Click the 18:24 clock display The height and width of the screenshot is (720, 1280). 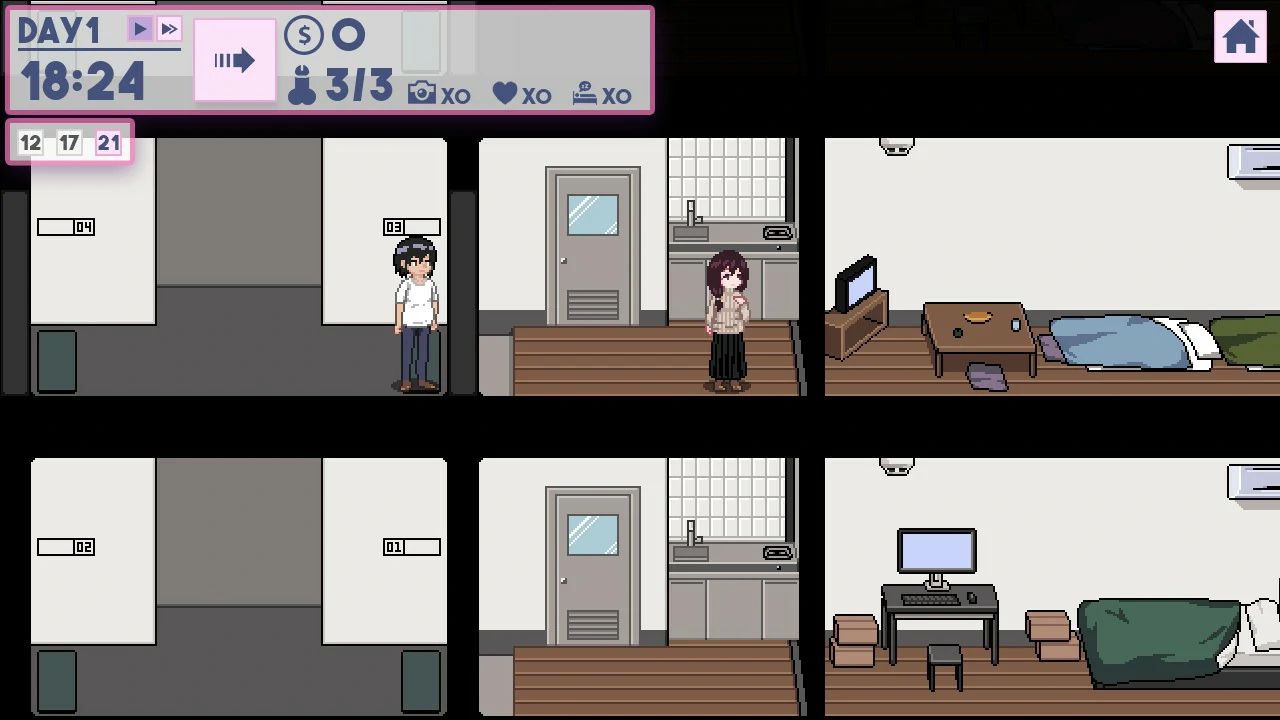coord(82,80)
